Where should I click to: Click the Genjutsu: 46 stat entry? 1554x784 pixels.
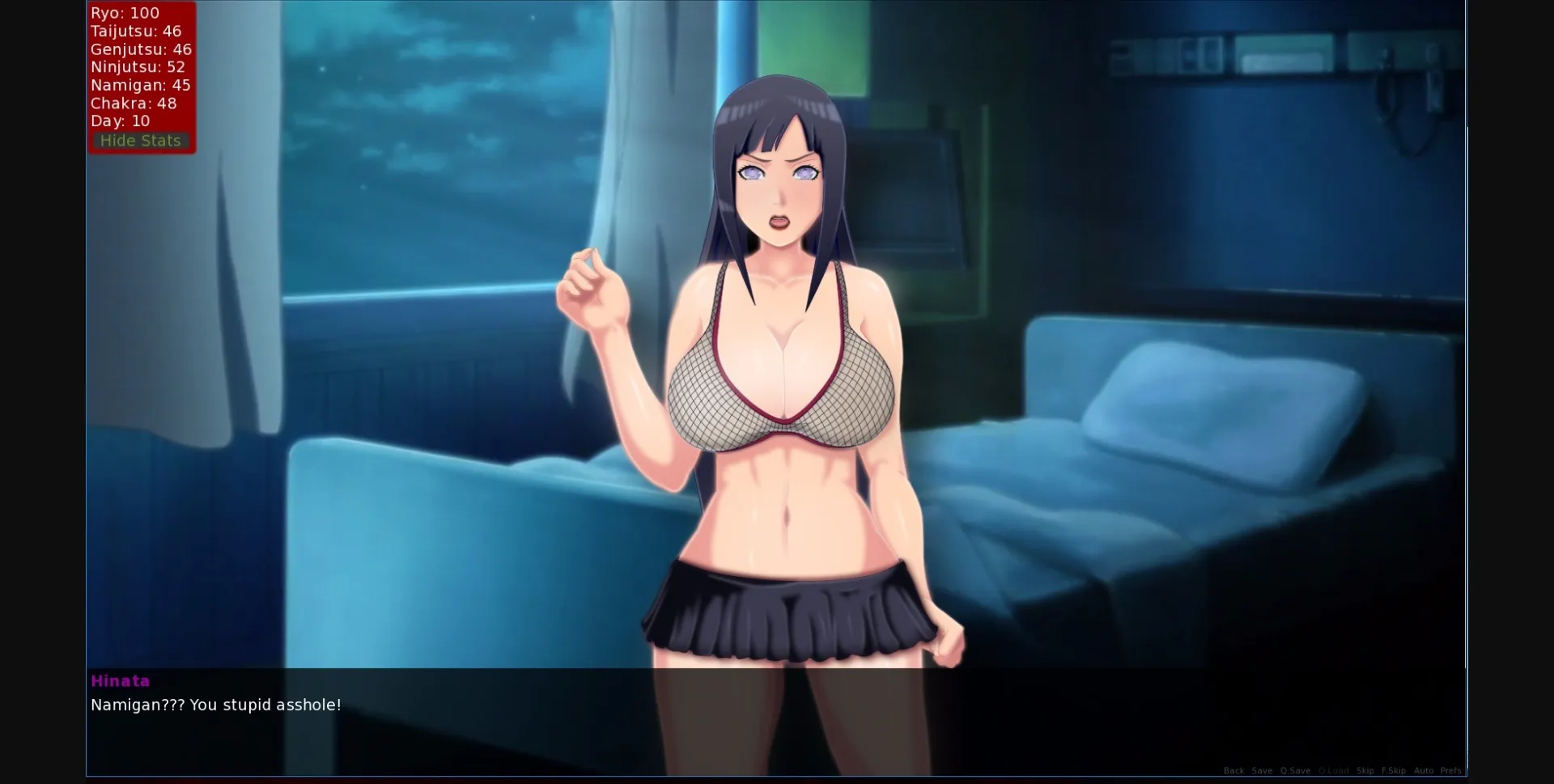click(x=141, y=49)
